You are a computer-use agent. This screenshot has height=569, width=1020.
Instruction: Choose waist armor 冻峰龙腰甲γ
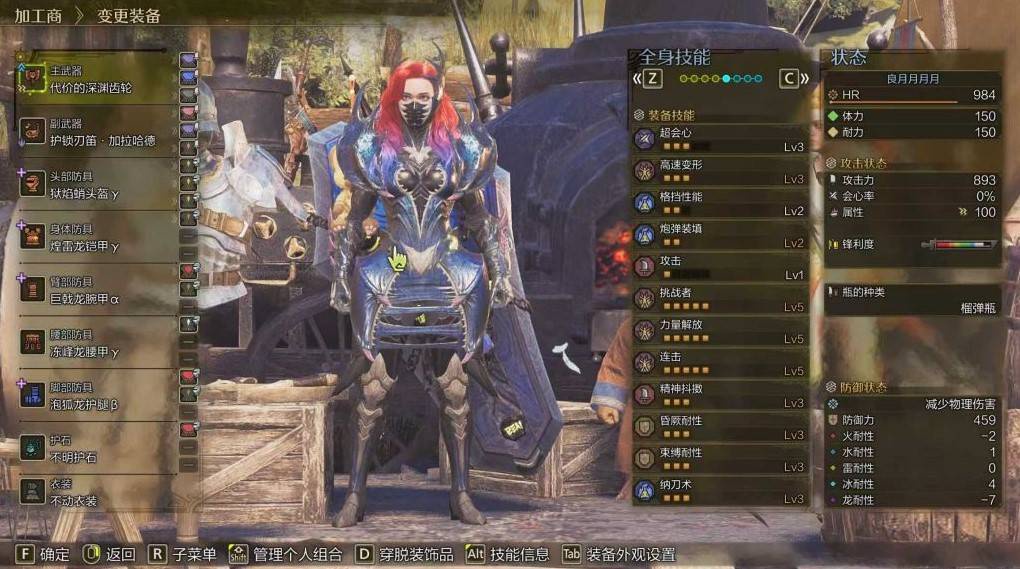click(95, 344)
